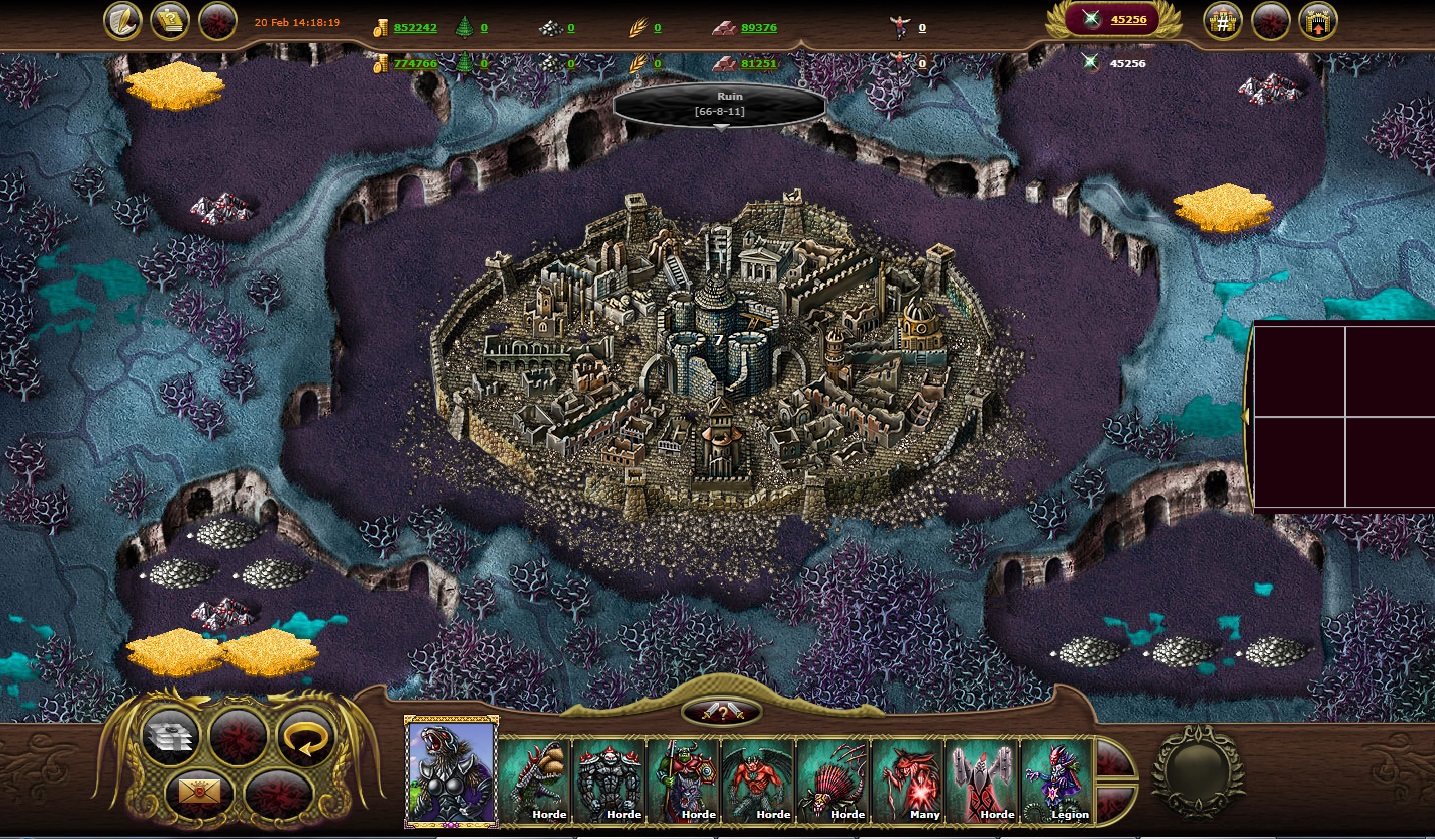
Task: Open the castle gate with arrow button
Action: 1317,21
